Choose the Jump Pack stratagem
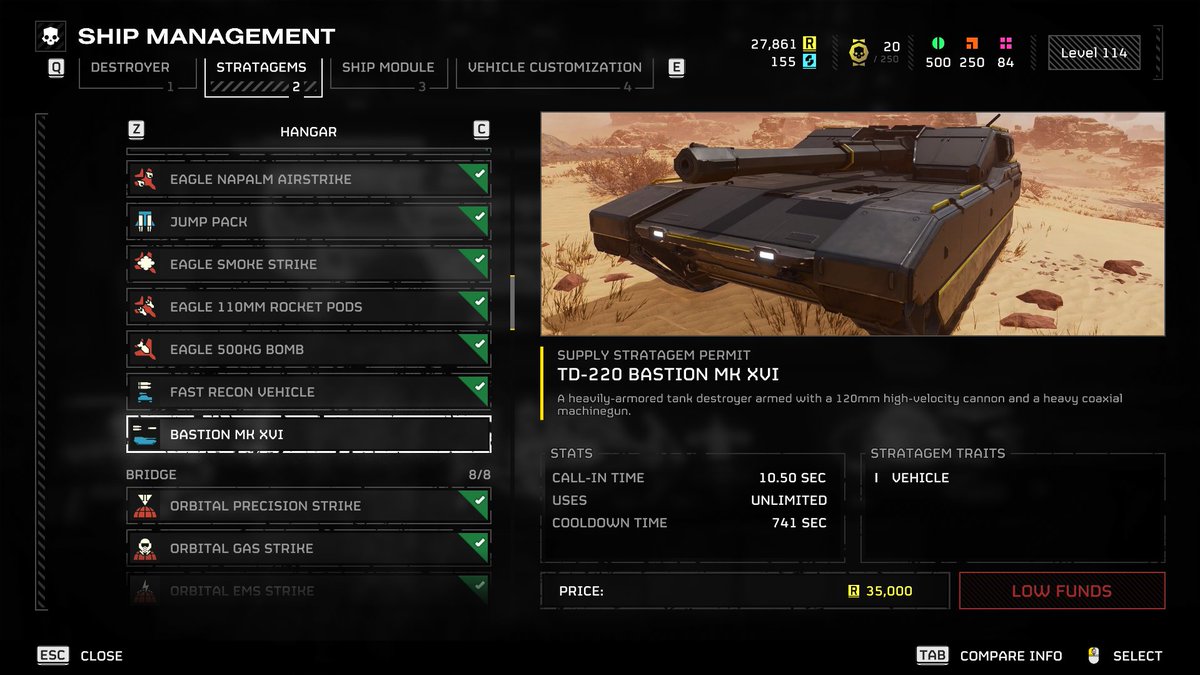The height and width of the screenshot is (675, 1200). 308,222
